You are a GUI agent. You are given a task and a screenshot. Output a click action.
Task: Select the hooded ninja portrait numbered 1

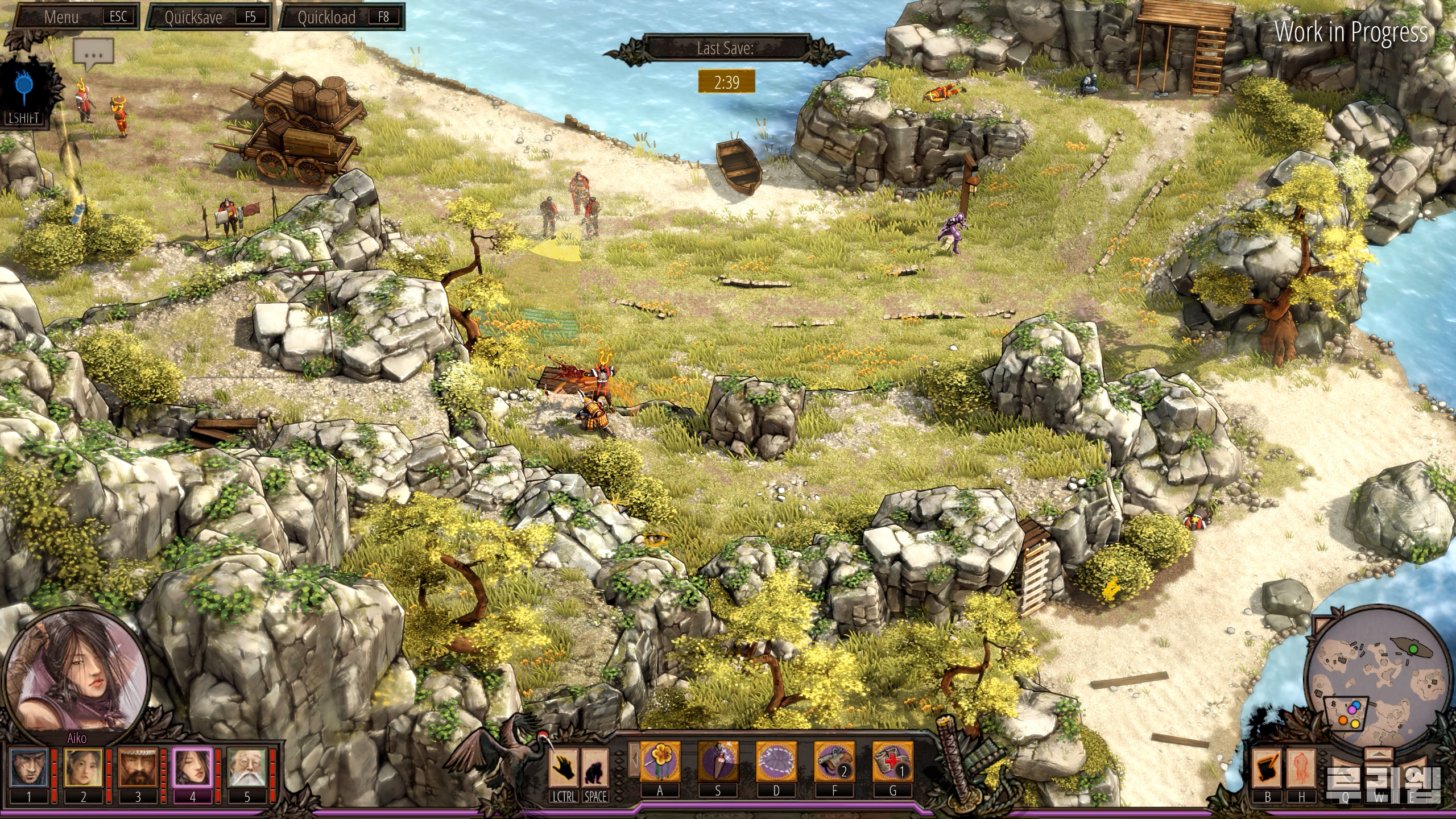28,767
